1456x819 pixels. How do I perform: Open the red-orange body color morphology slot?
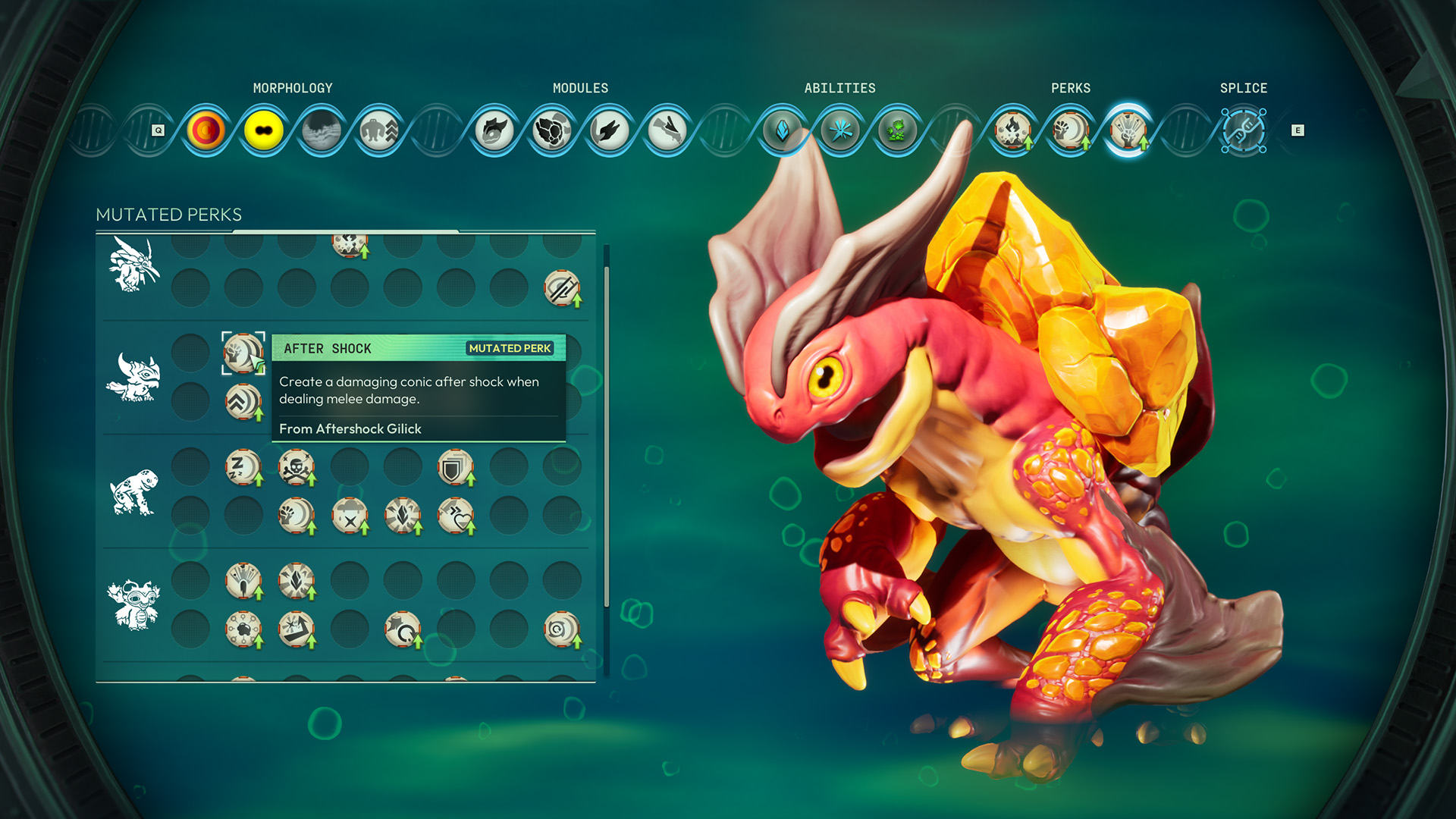point(206,130)
